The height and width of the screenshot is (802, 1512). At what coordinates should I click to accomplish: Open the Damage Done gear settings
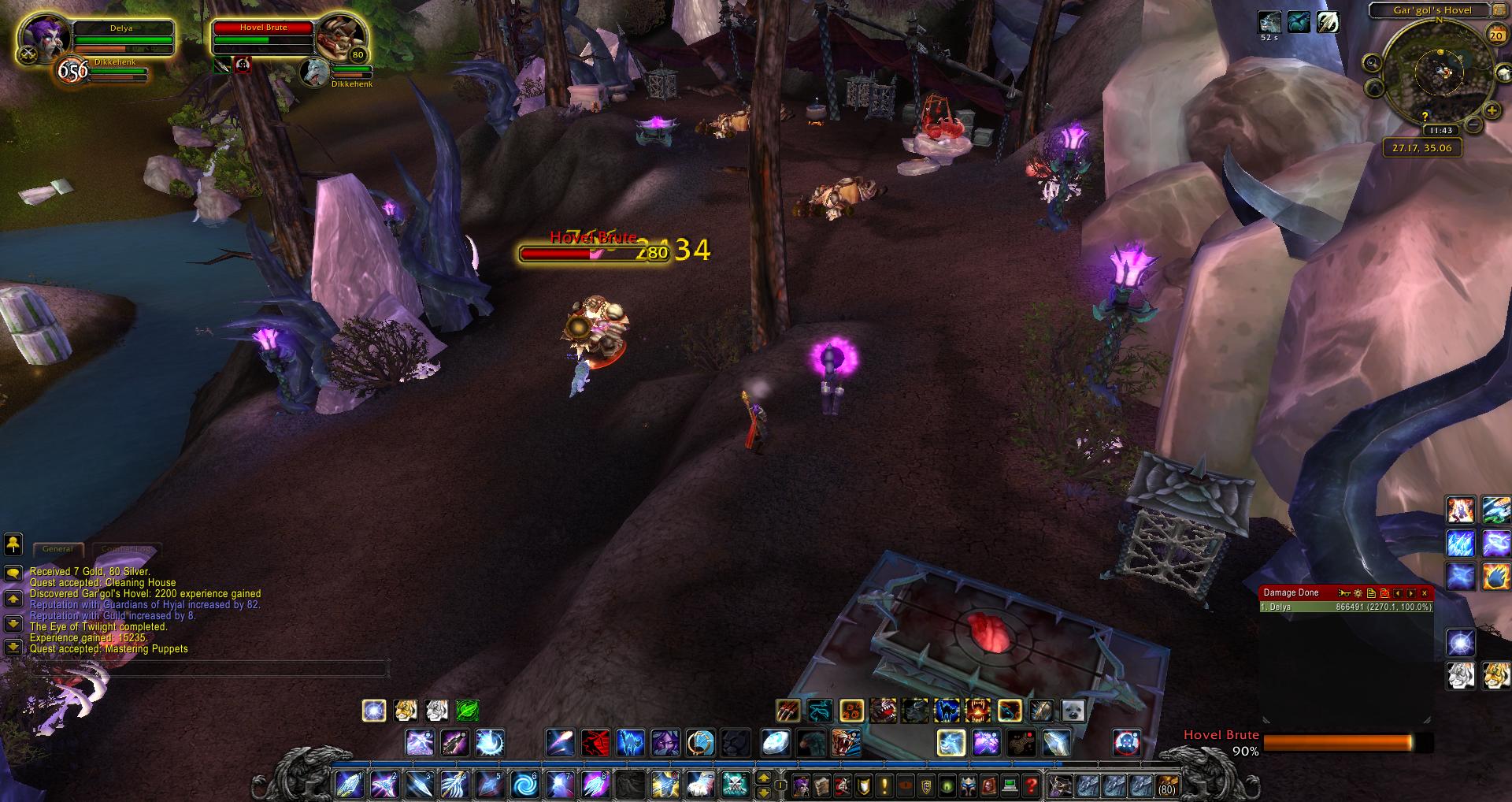(1358, 593)
